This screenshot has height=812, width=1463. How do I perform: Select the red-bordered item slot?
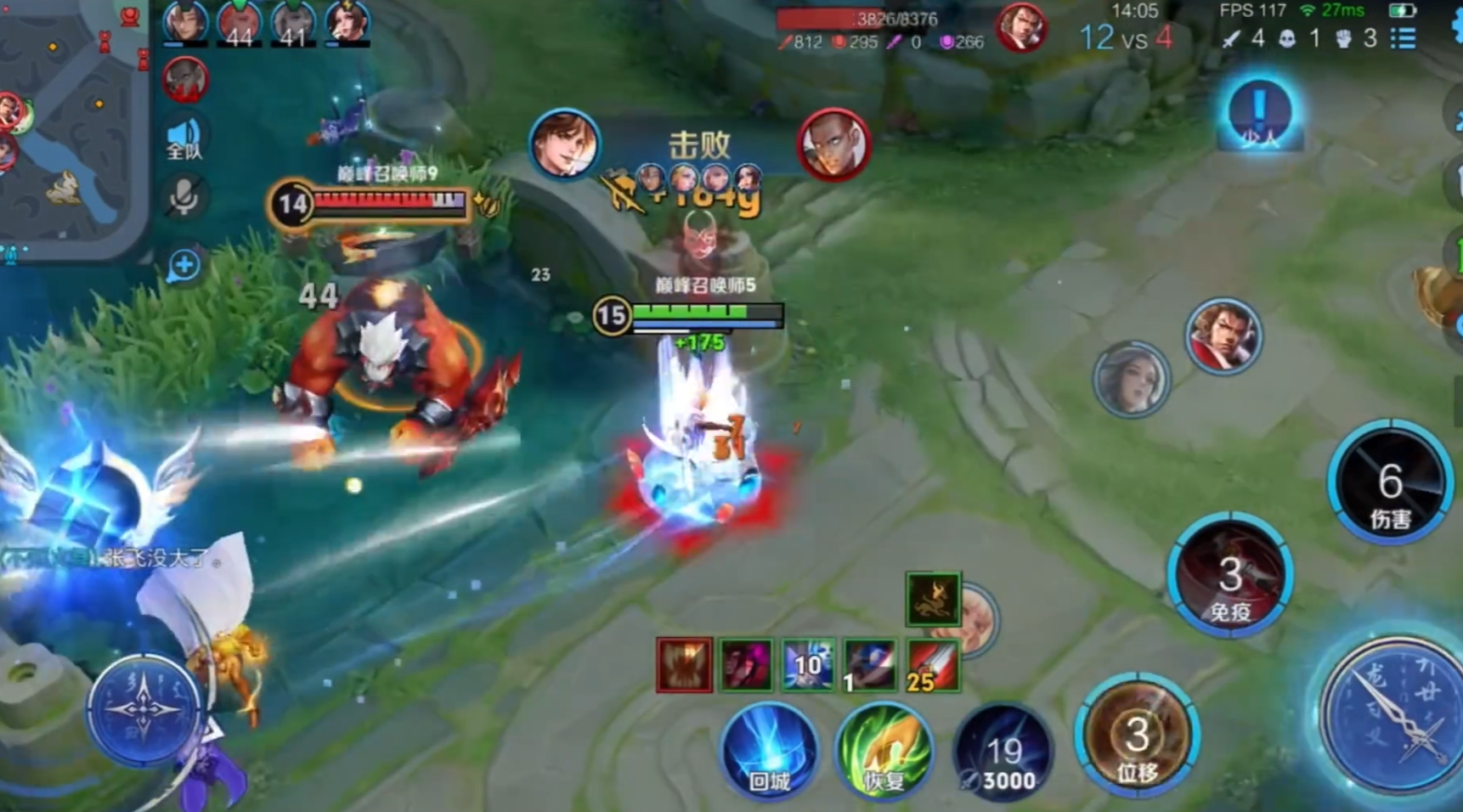(x=684, y=665)
